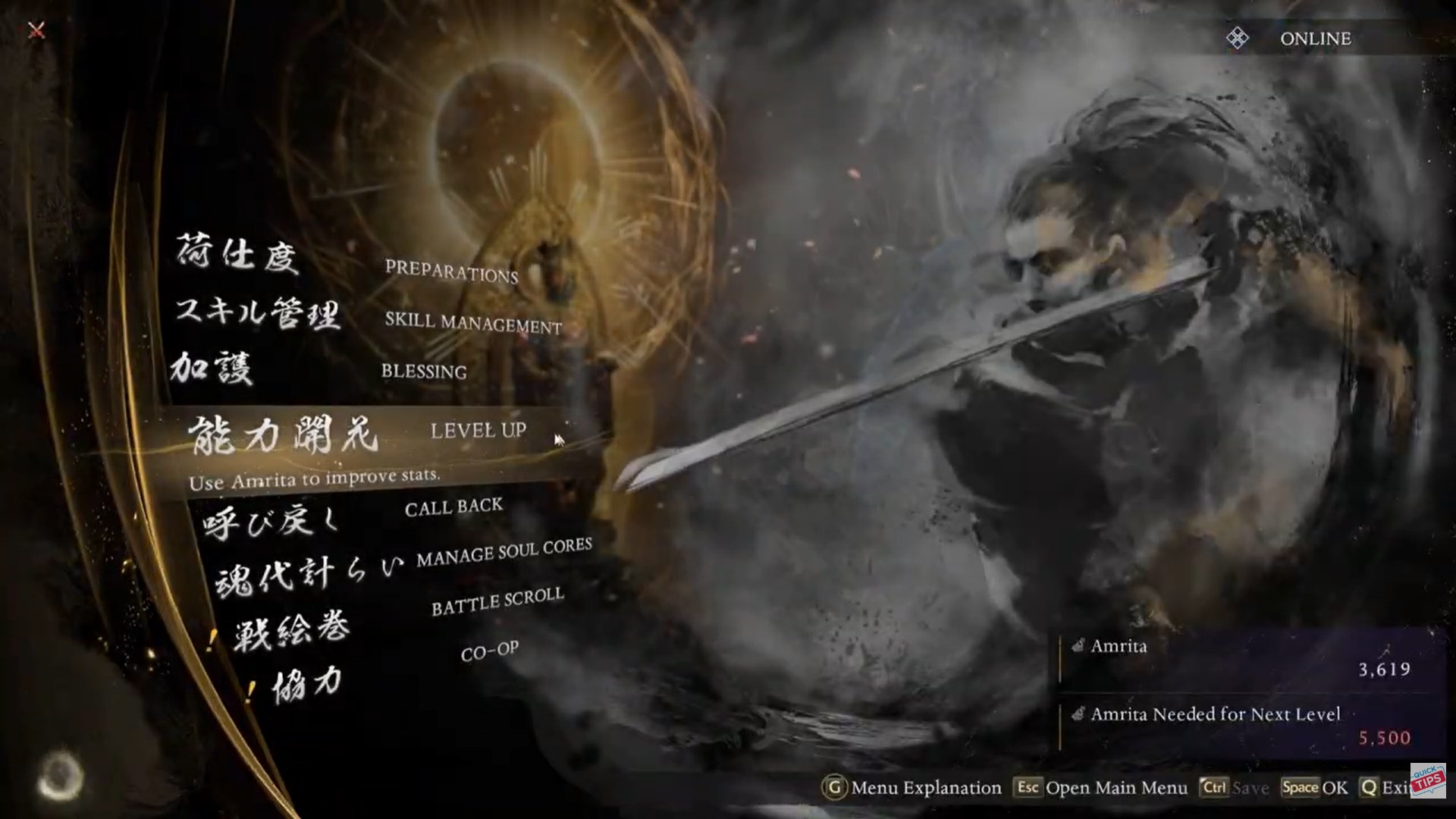Select the Blessing option
This screenshot has width=1456, height=819.
pos(424,371)
